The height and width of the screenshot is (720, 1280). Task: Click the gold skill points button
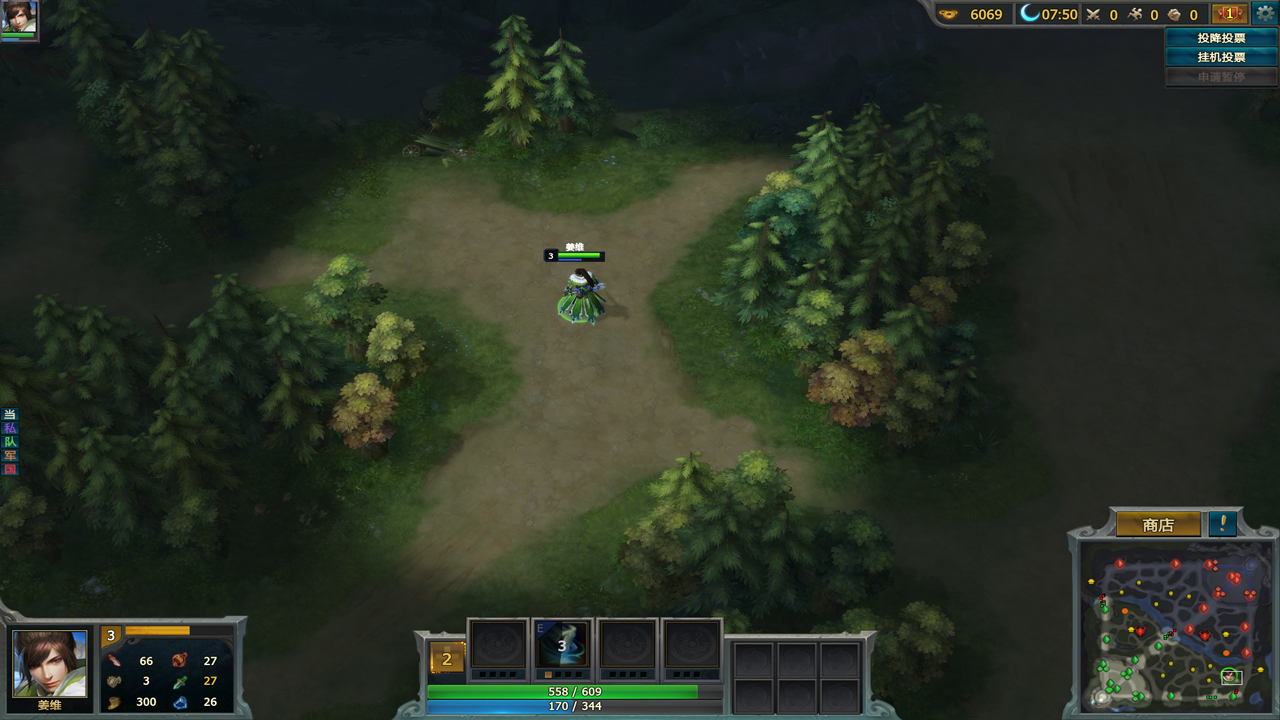pos(447,659)
